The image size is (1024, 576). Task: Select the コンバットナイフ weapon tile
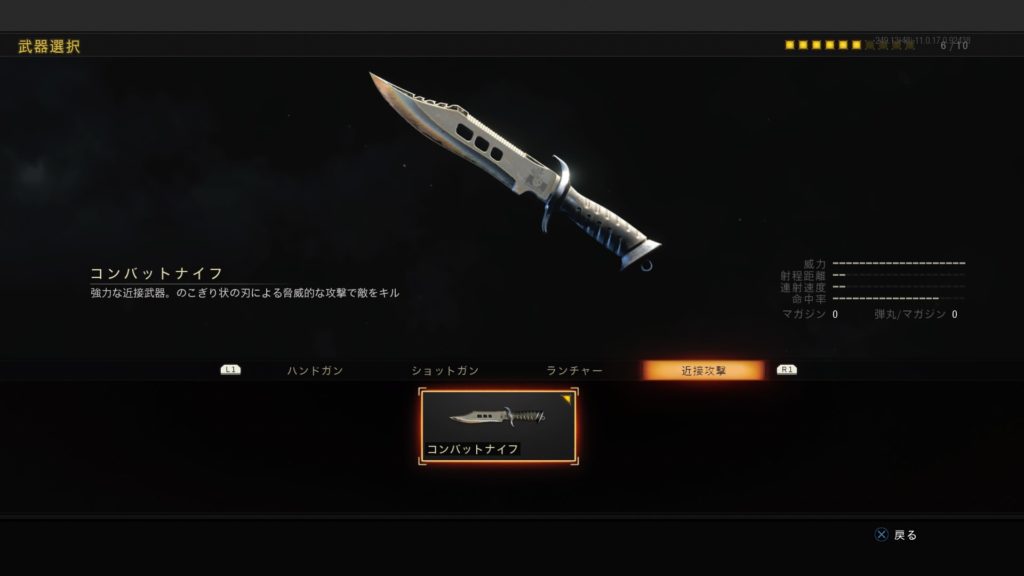tap(499, 427)
